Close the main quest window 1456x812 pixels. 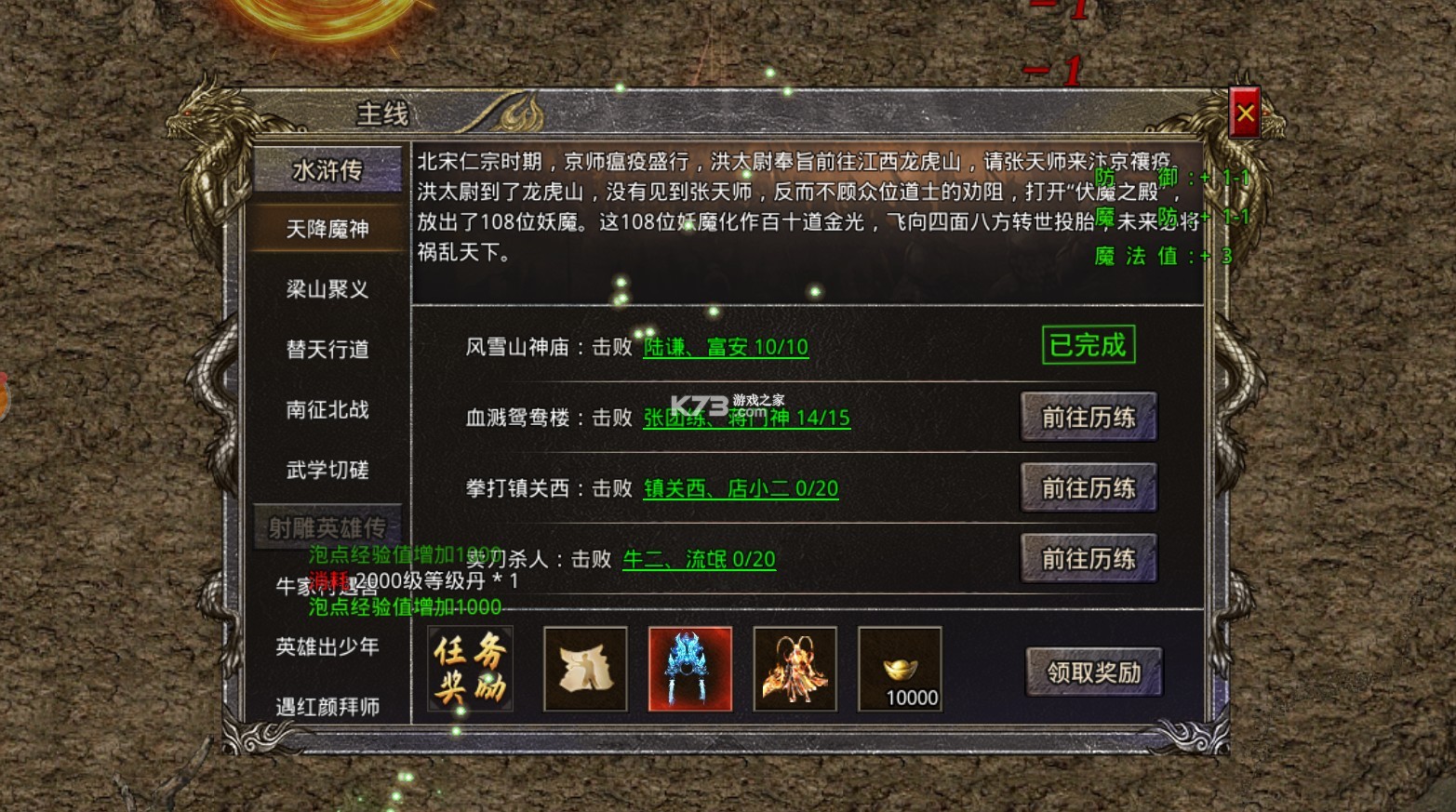(x=1245, y=114)
